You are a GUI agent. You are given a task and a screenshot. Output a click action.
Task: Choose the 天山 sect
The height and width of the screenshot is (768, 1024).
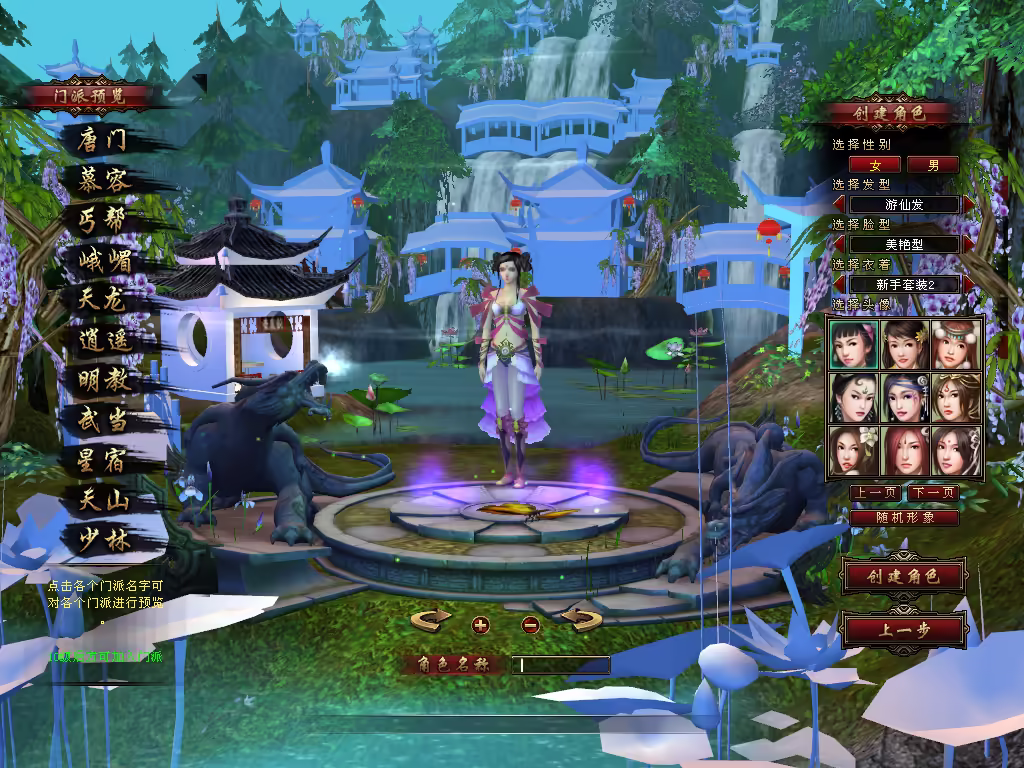pyautogui.click(x=103, y=500)
